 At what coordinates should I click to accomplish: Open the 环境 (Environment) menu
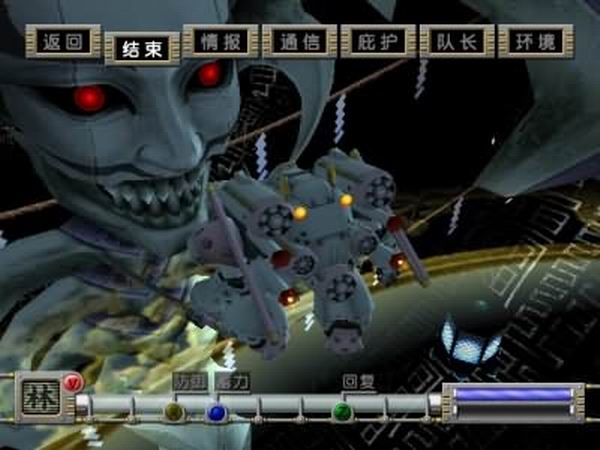535,42
